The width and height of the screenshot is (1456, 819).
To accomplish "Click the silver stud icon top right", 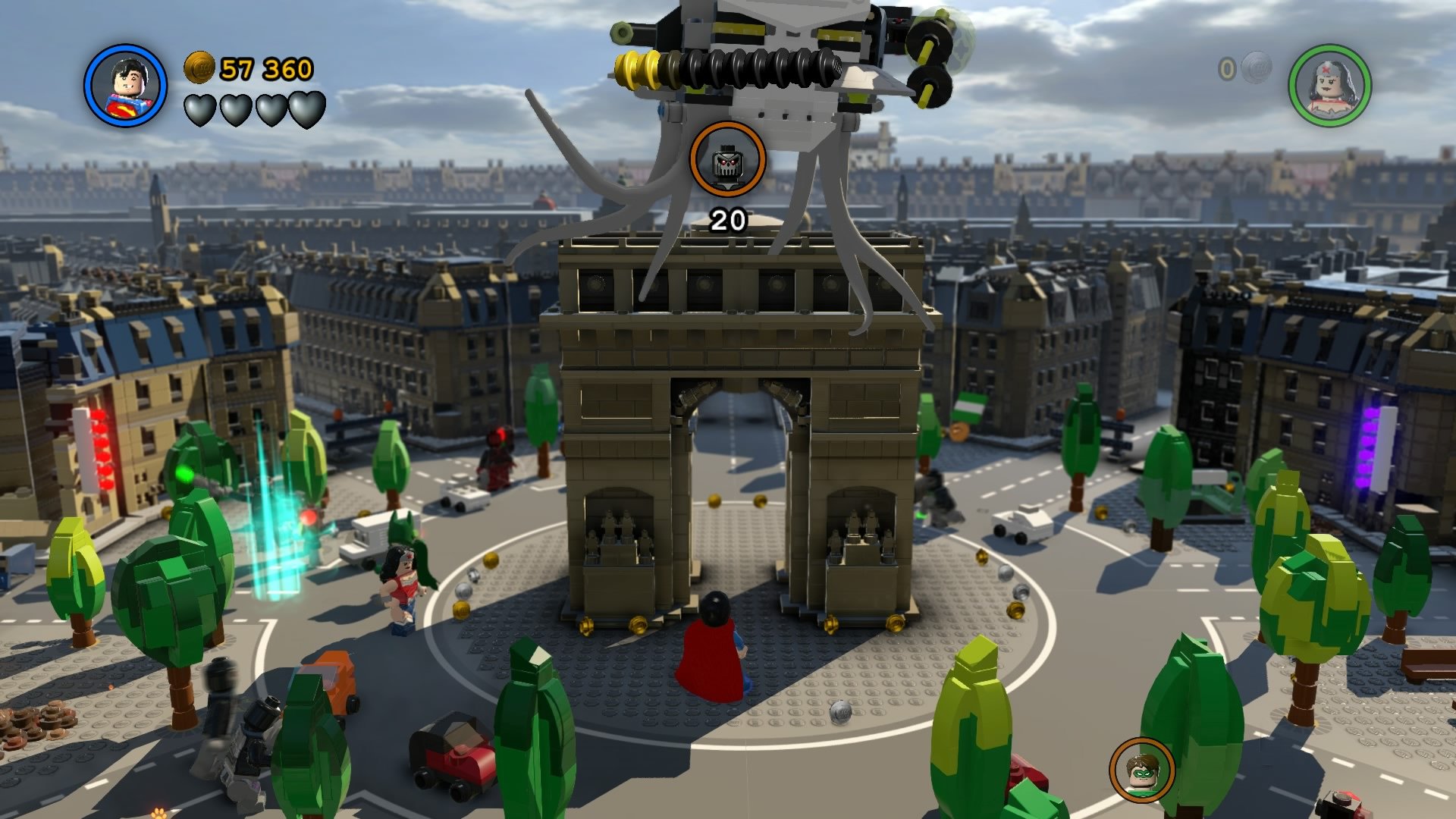I will (x=1255, y=67).
